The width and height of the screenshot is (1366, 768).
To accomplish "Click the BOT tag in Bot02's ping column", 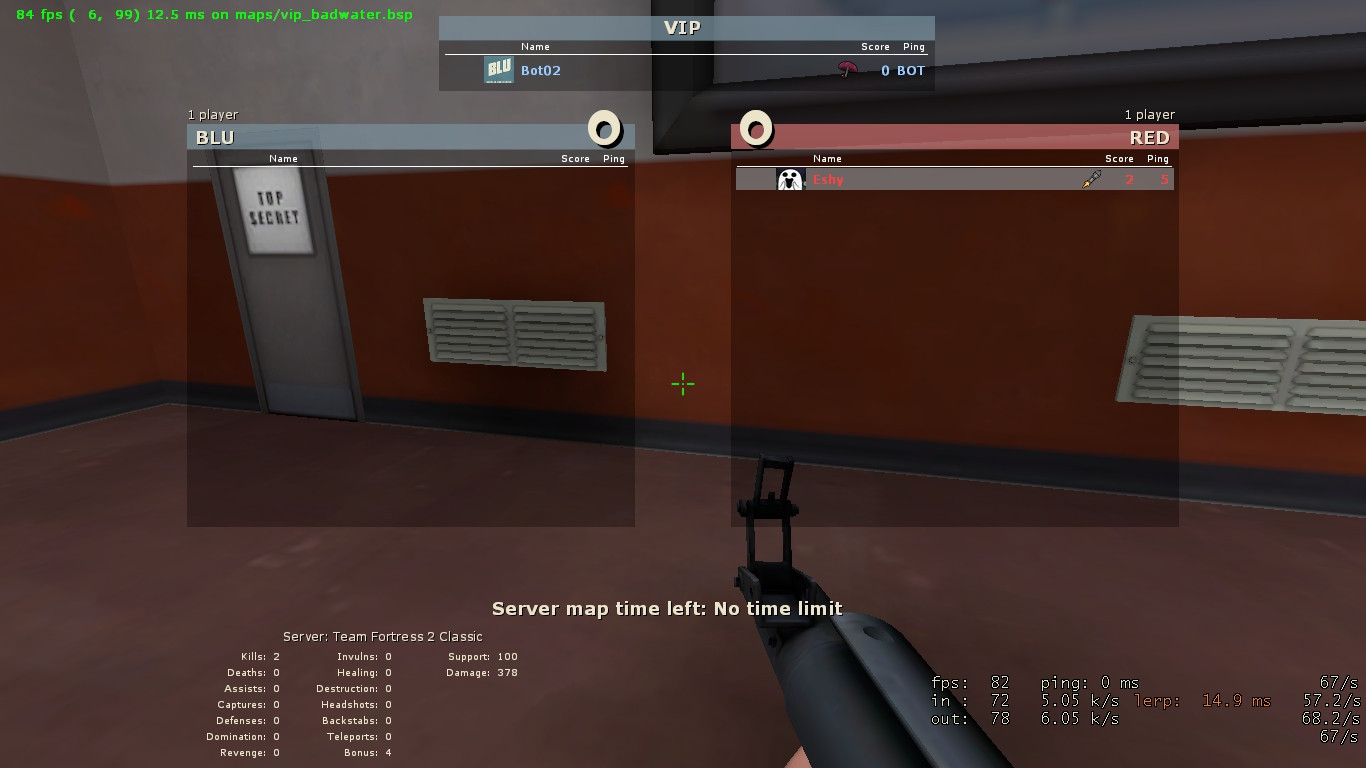I will [x=909, y=71].
